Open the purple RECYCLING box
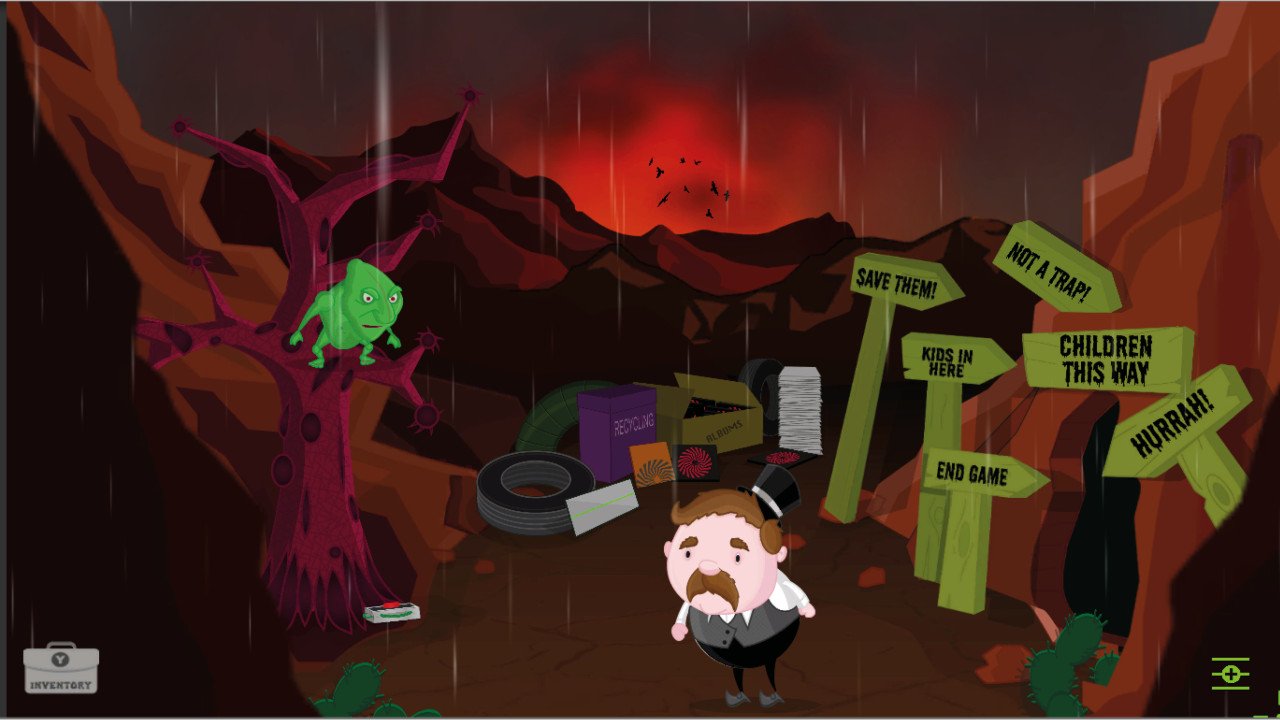This screenshot has width=1280, height=720. [x=615, y=425]
